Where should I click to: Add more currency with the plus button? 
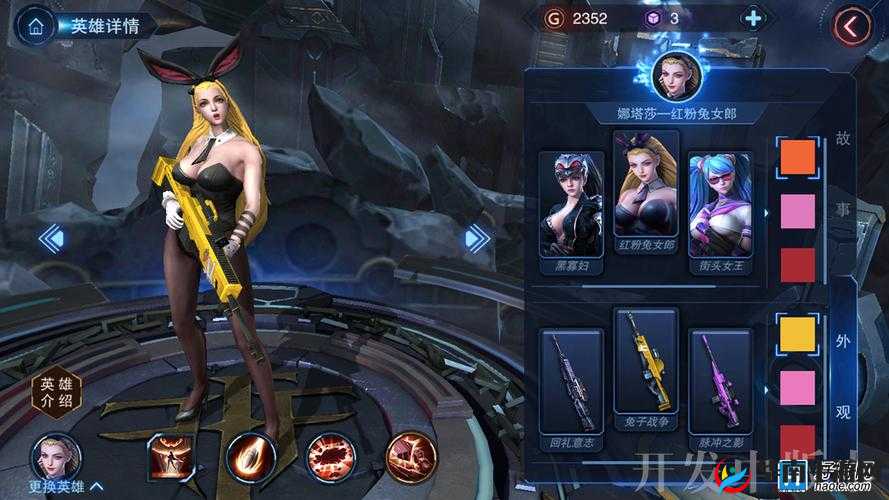pyautogui.click(x=753, y=18)
